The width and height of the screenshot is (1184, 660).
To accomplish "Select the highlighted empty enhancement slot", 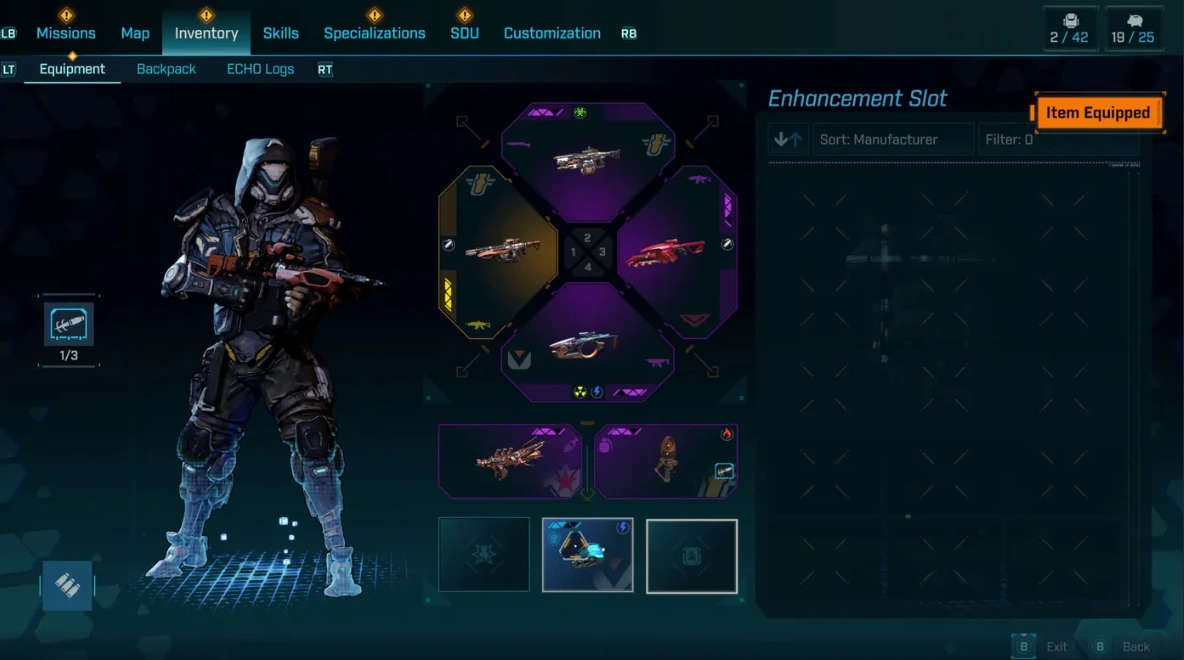I will (692, 555).
